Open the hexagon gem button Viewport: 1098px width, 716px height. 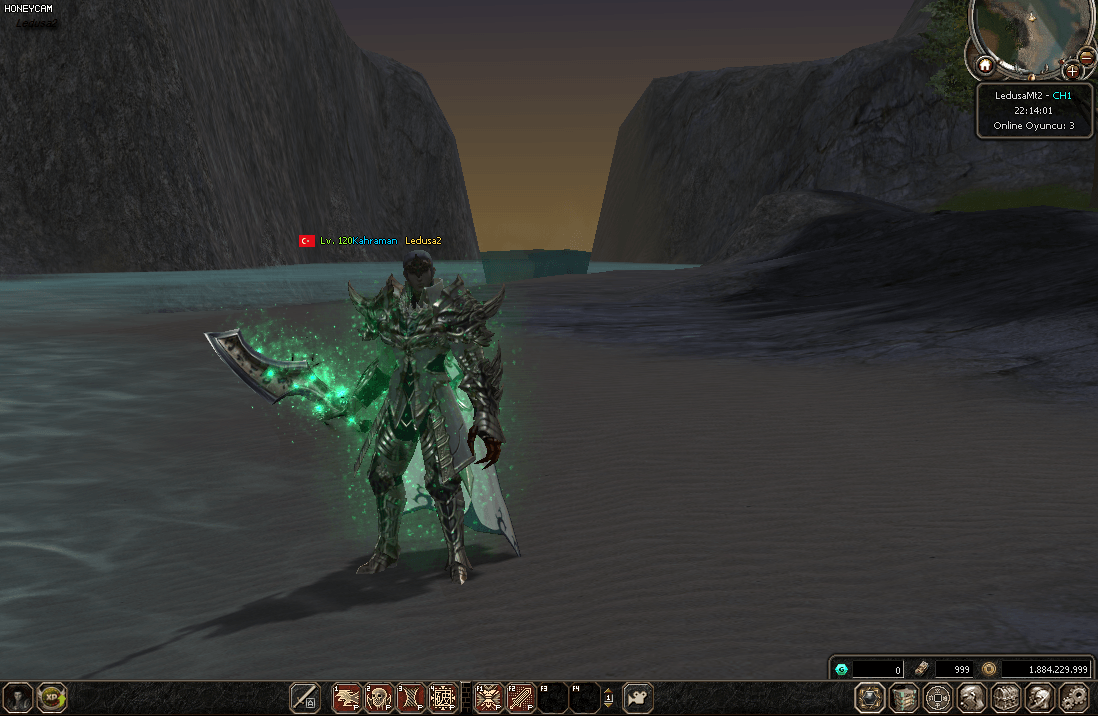pyautogui.click(x=871, y=698)
